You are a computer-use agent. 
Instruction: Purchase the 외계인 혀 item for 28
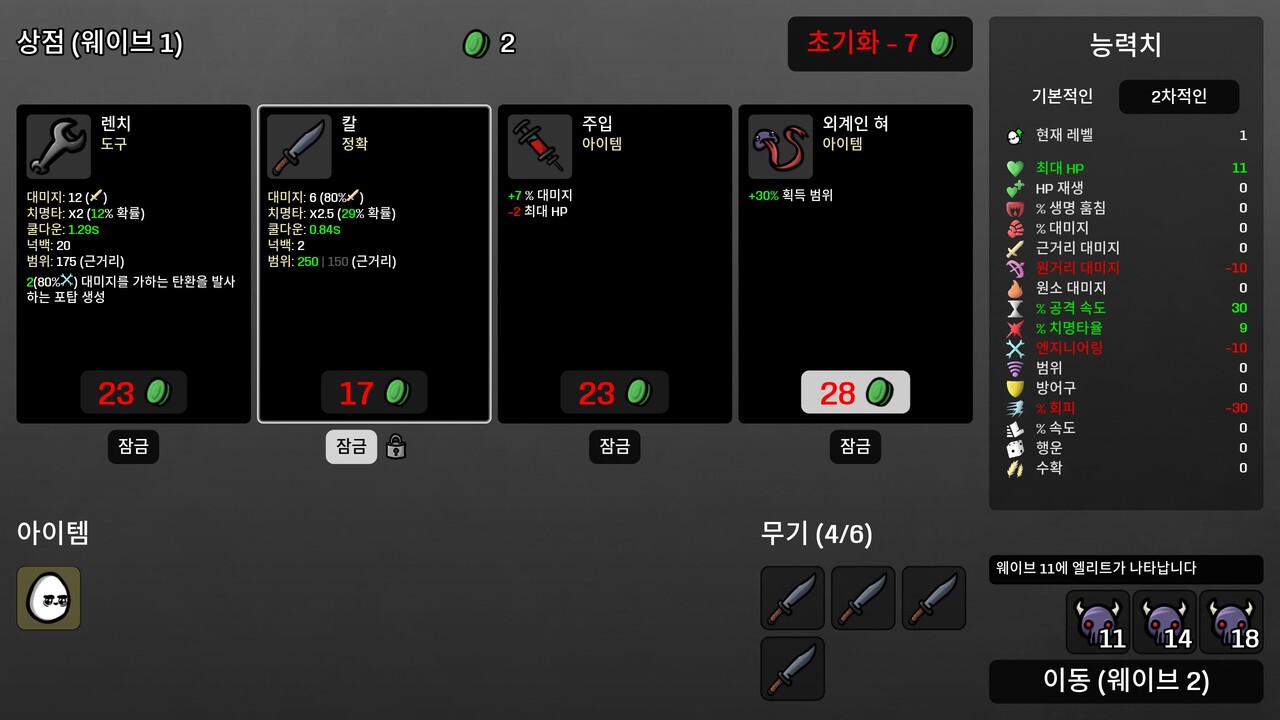[x=855, y=393]
